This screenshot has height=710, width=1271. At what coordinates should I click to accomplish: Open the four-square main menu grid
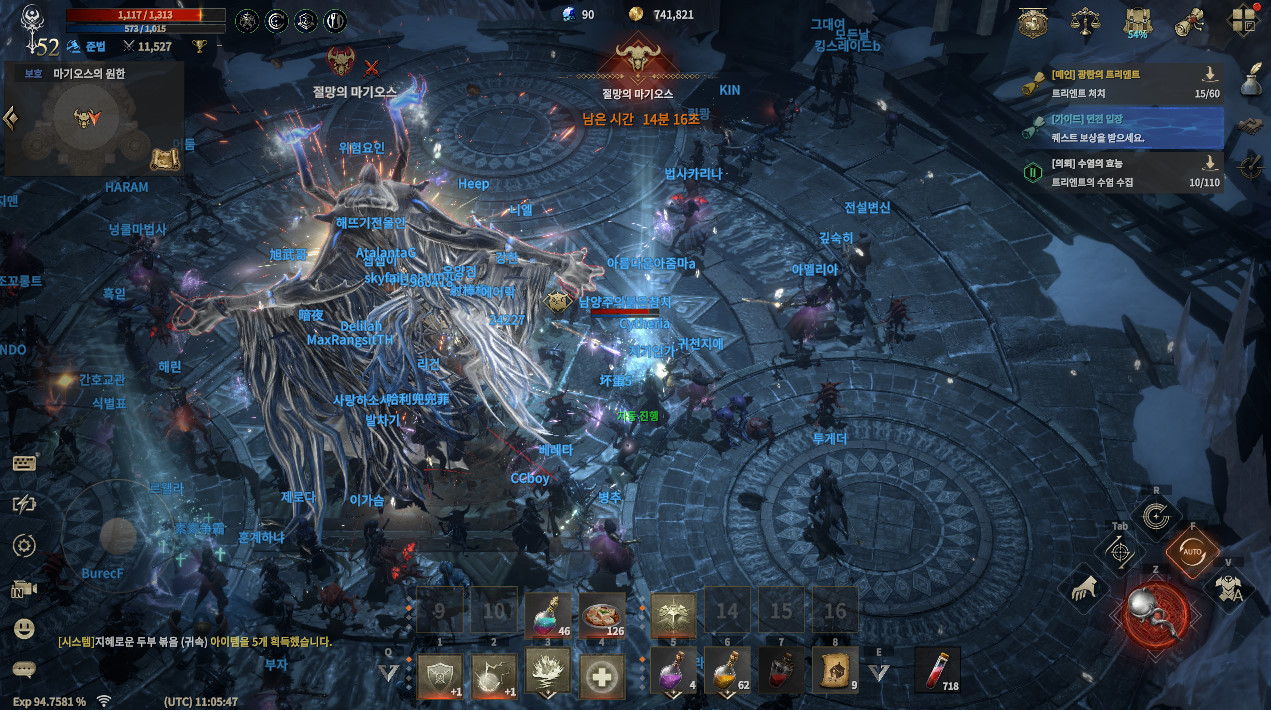pos(1241,21)
